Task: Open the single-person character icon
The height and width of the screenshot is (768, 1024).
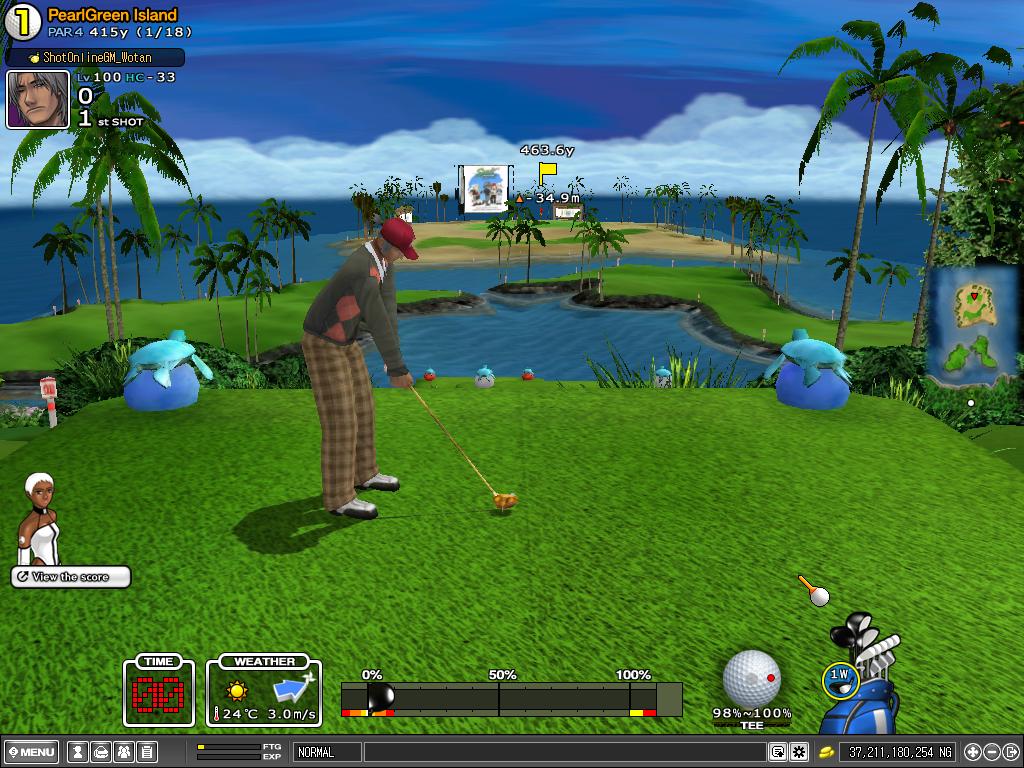Action: 76,752
